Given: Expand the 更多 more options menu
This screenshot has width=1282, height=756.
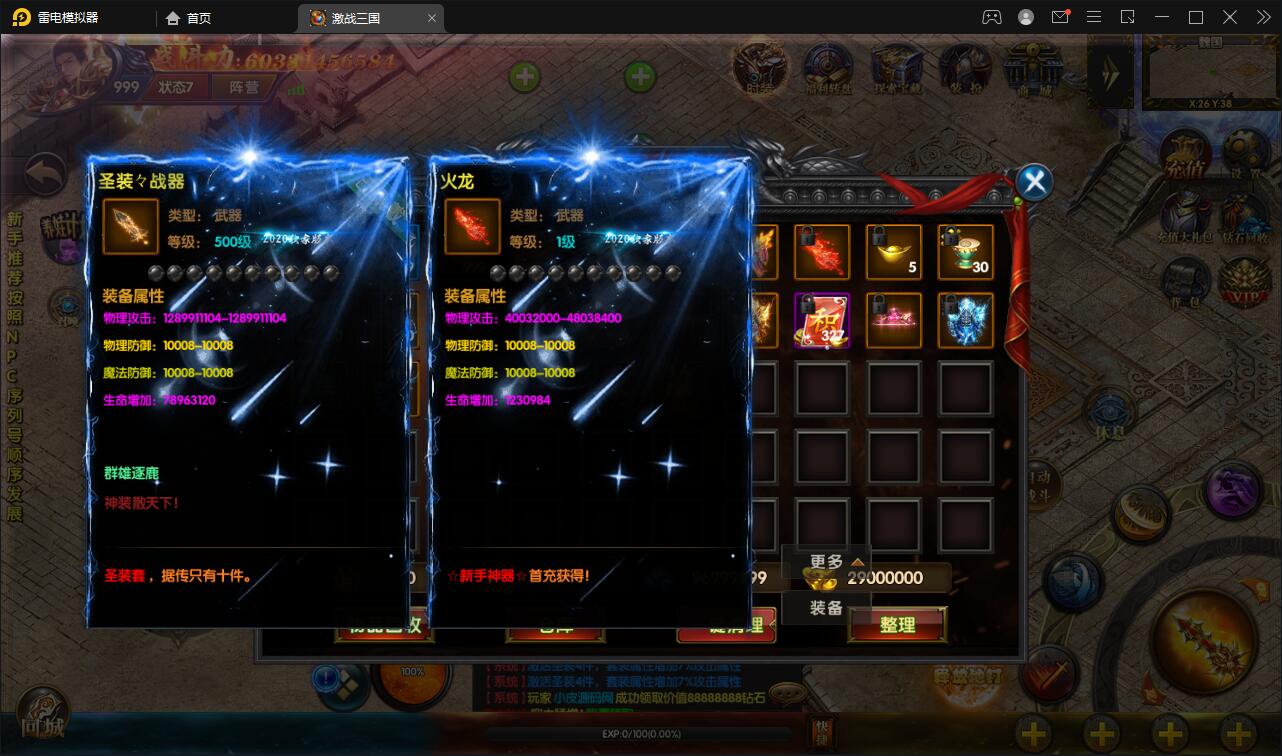Looking at the screenshot, I should click(x=826, y=562).
